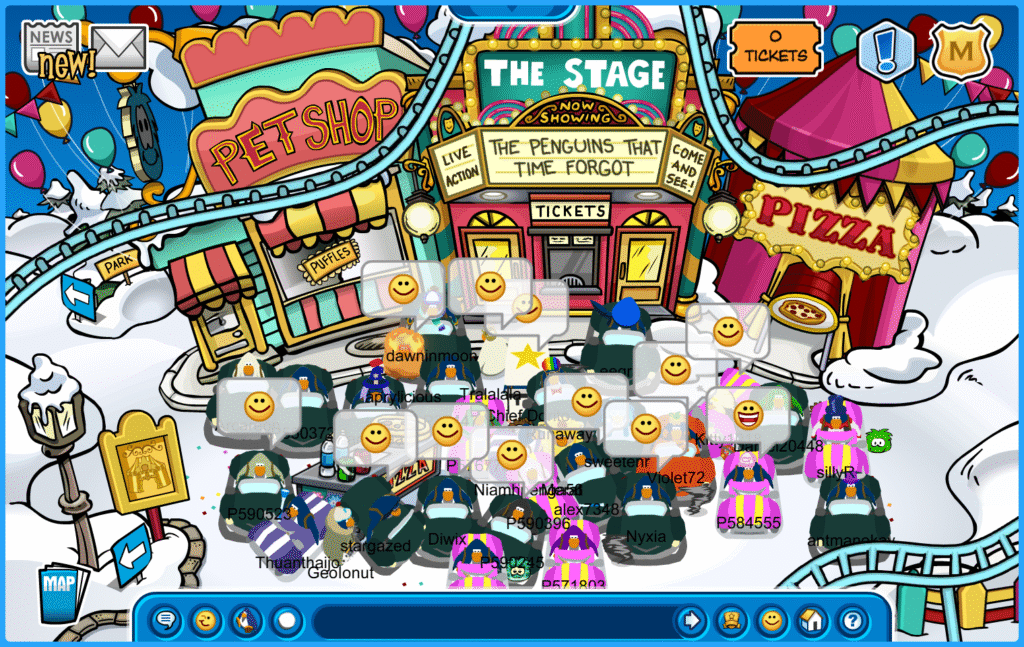1024x647 pixels.
Task: Open the blue exclamation mark shield
Action: click(887, 49)
